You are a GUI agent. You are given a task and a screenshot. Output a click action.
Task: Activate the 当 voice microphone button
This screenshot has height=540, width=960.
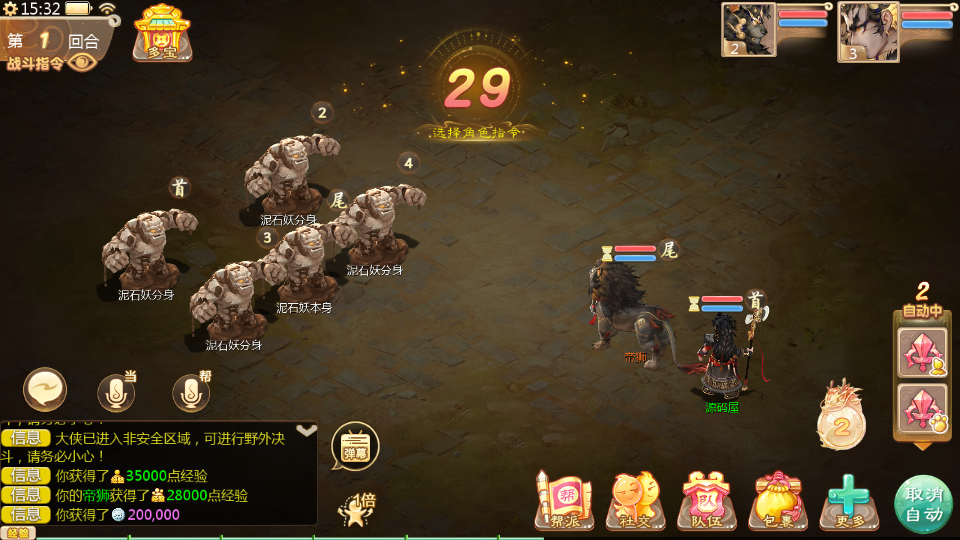click(x=116, y=393)
